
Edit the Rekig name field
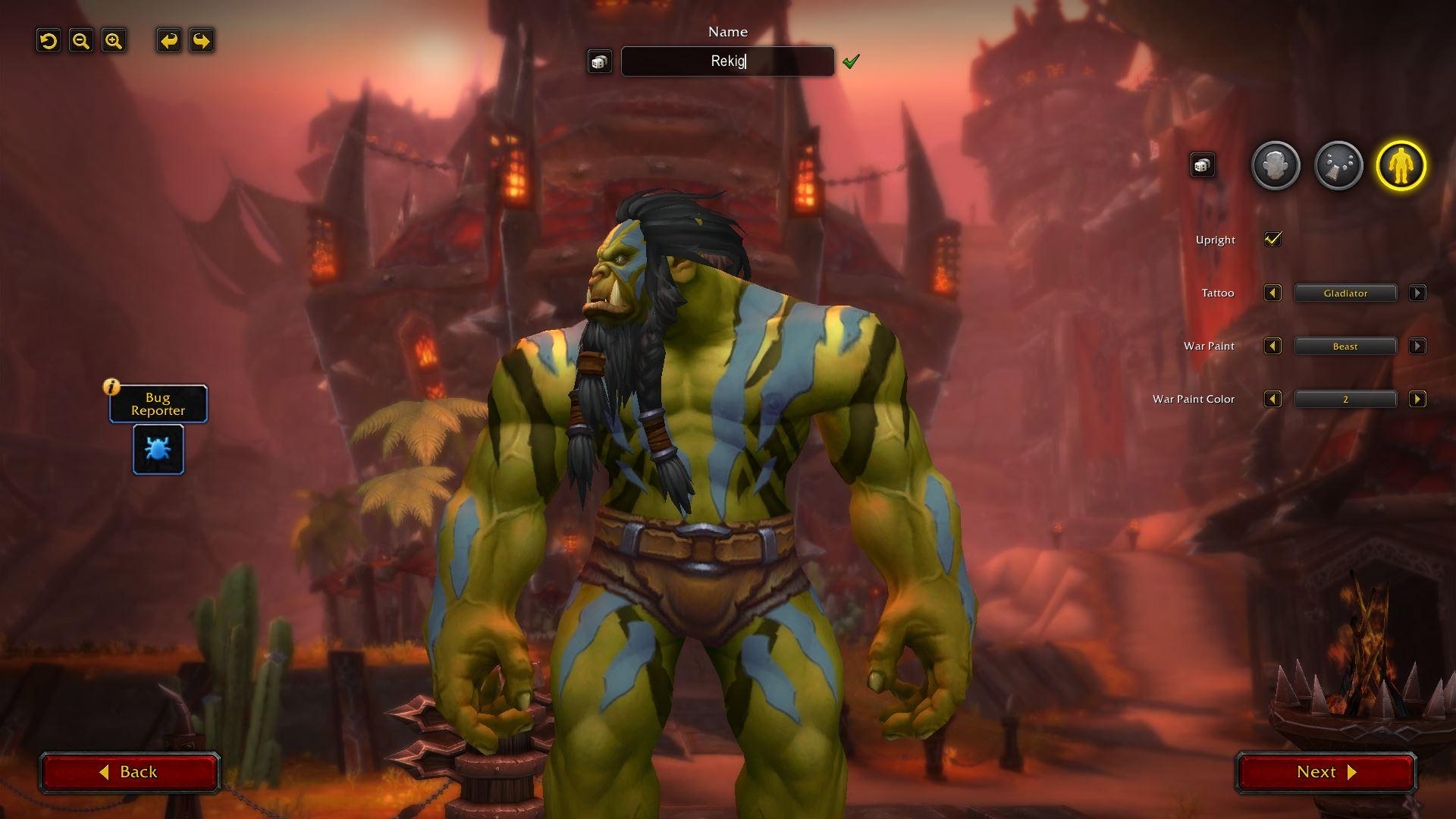[727, 61]
